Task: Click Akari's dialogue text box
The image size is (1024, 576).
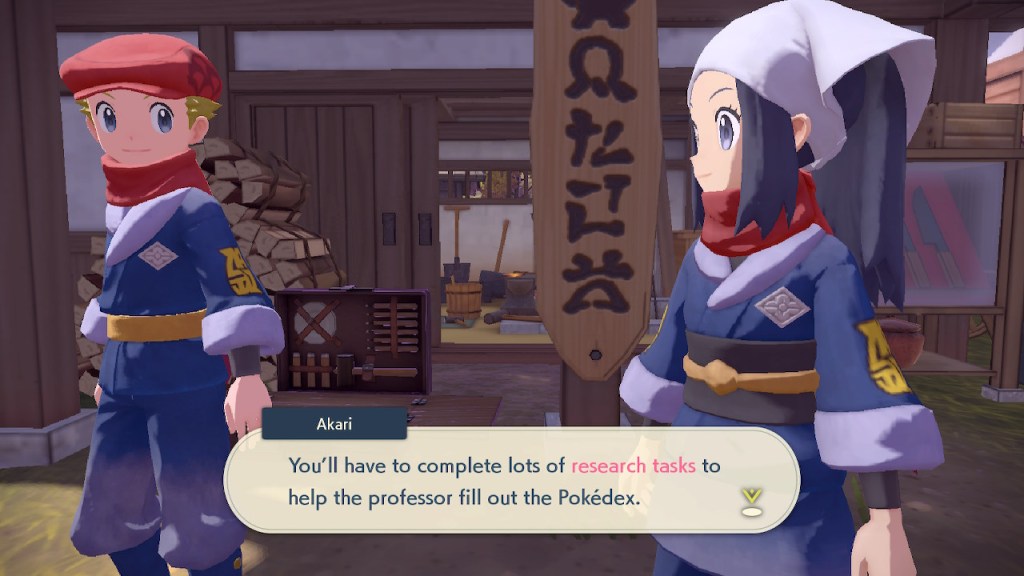Action: coord(510,480)
